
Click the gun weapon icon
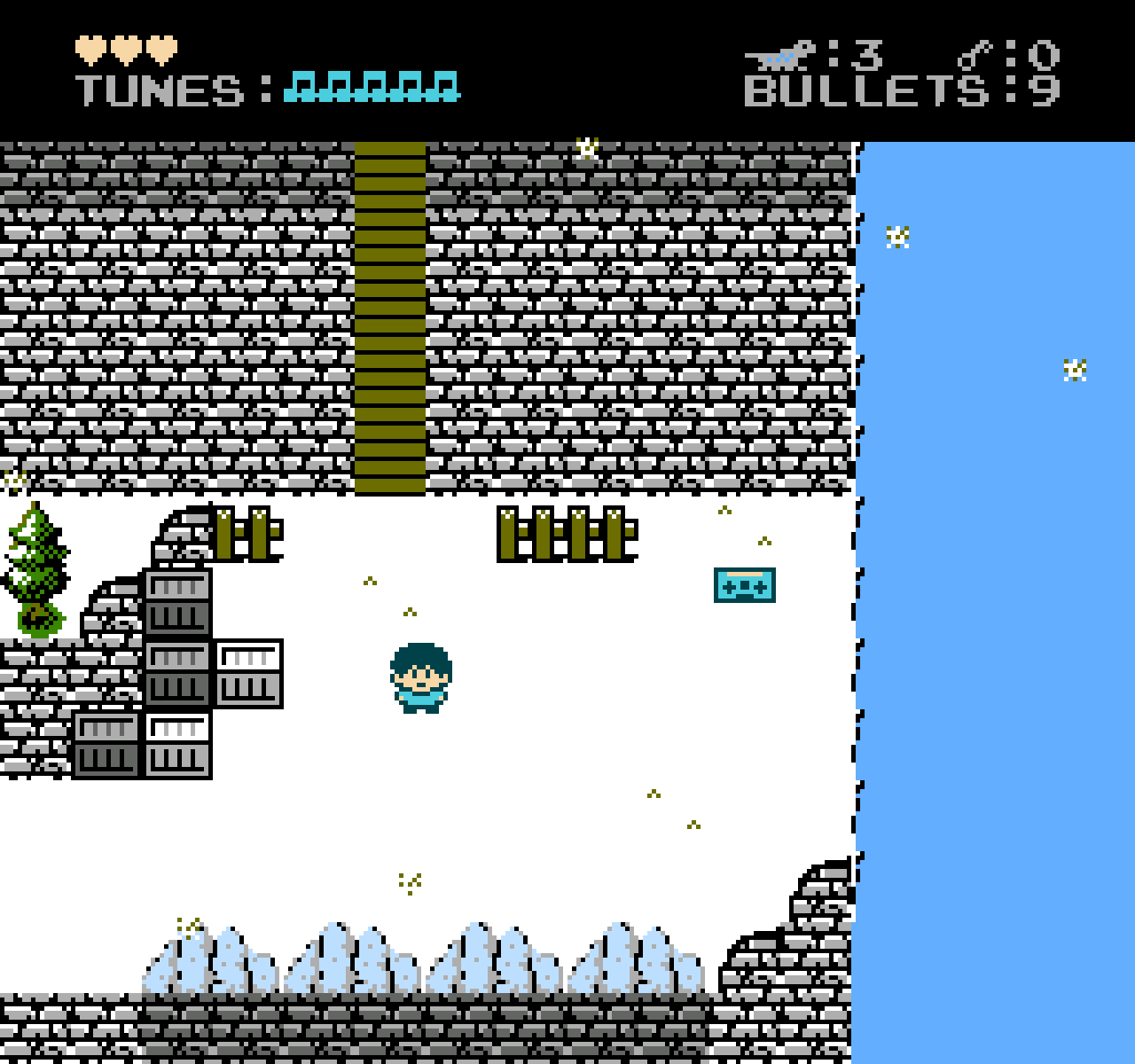(x=779, y=56)
